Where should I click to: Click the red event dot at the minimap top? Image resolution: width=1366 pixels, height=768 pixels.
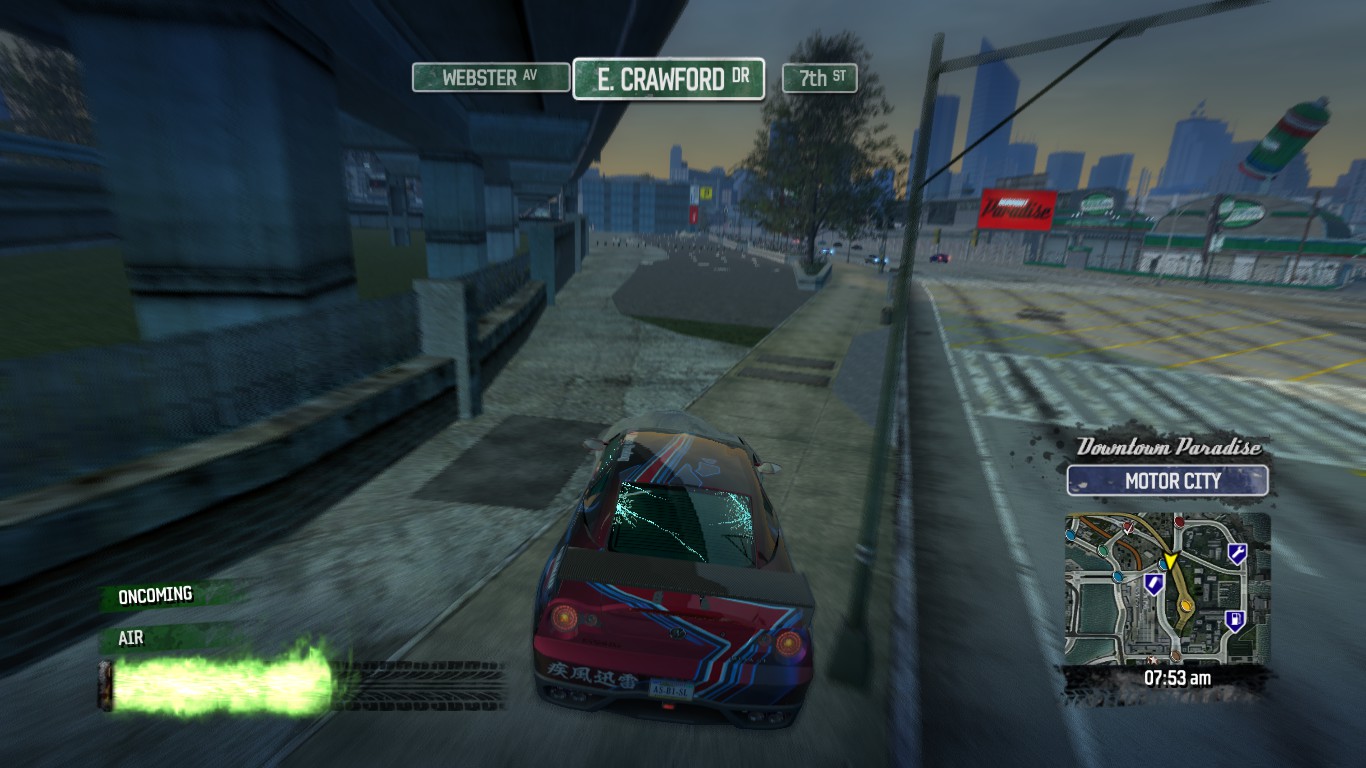[1179, 522]
